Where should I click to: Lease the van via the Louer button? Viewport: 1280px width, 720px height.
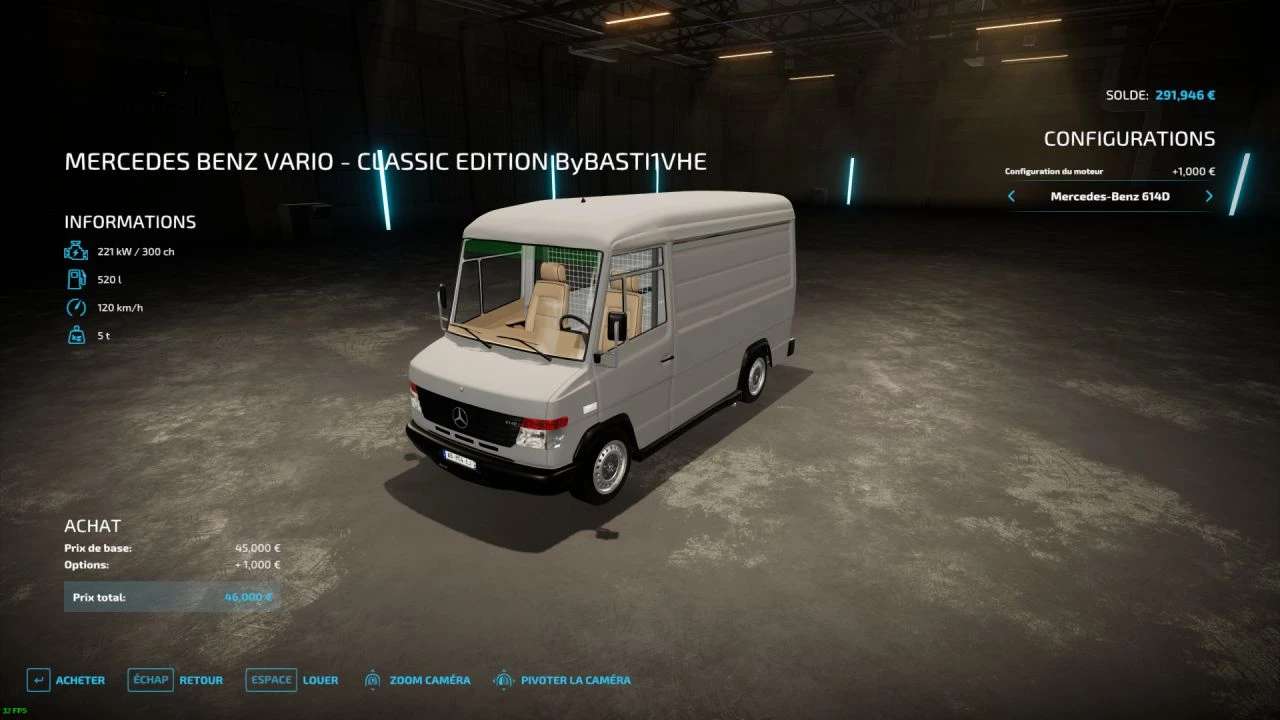[x=294, y=680]
